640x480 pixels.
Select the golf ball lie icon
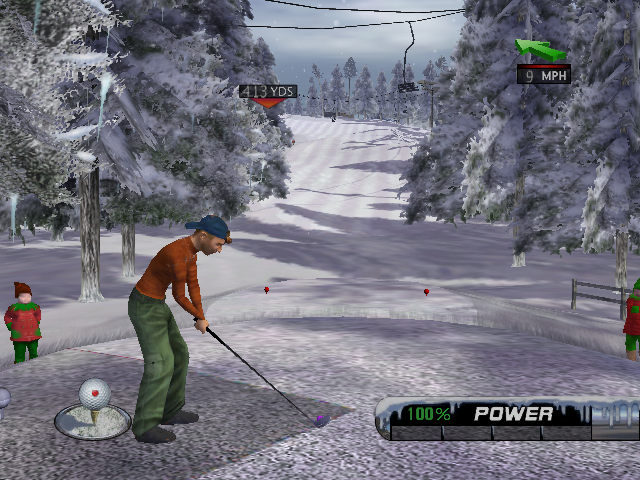click(93, 407)
